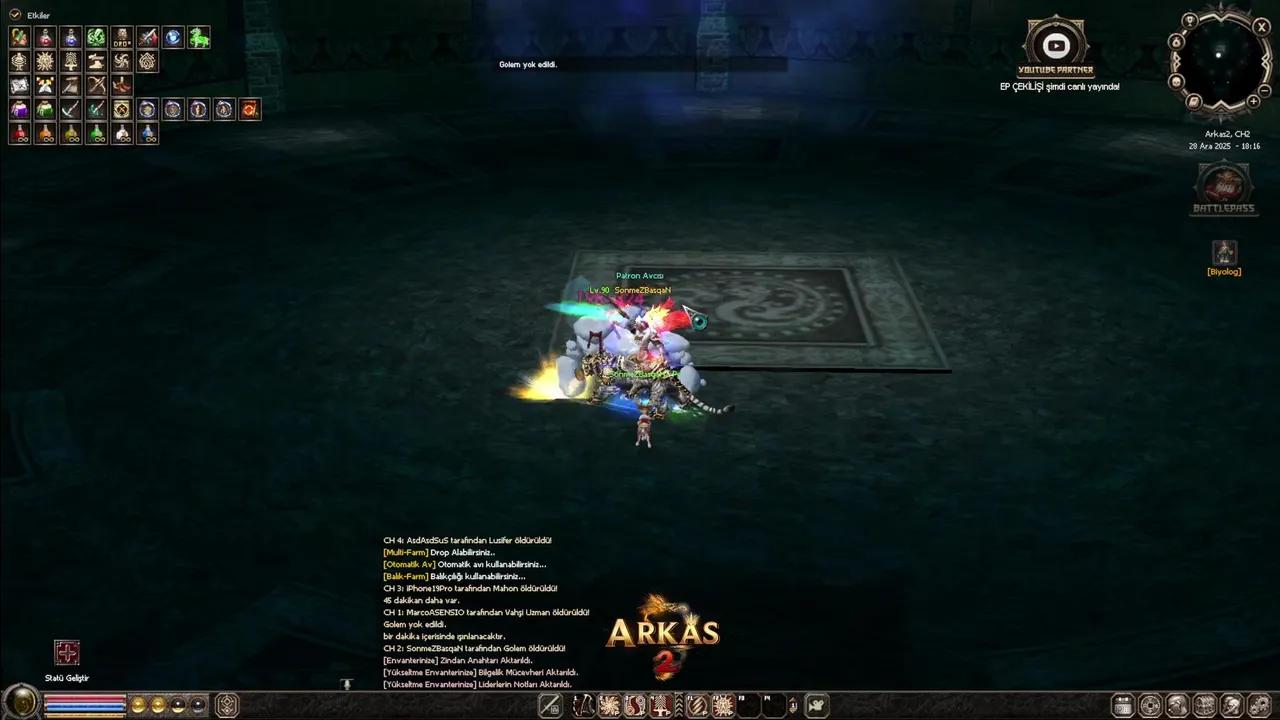Click the YouTube Partner badge
The image size is (1280, 720).
click(1056, 45)
